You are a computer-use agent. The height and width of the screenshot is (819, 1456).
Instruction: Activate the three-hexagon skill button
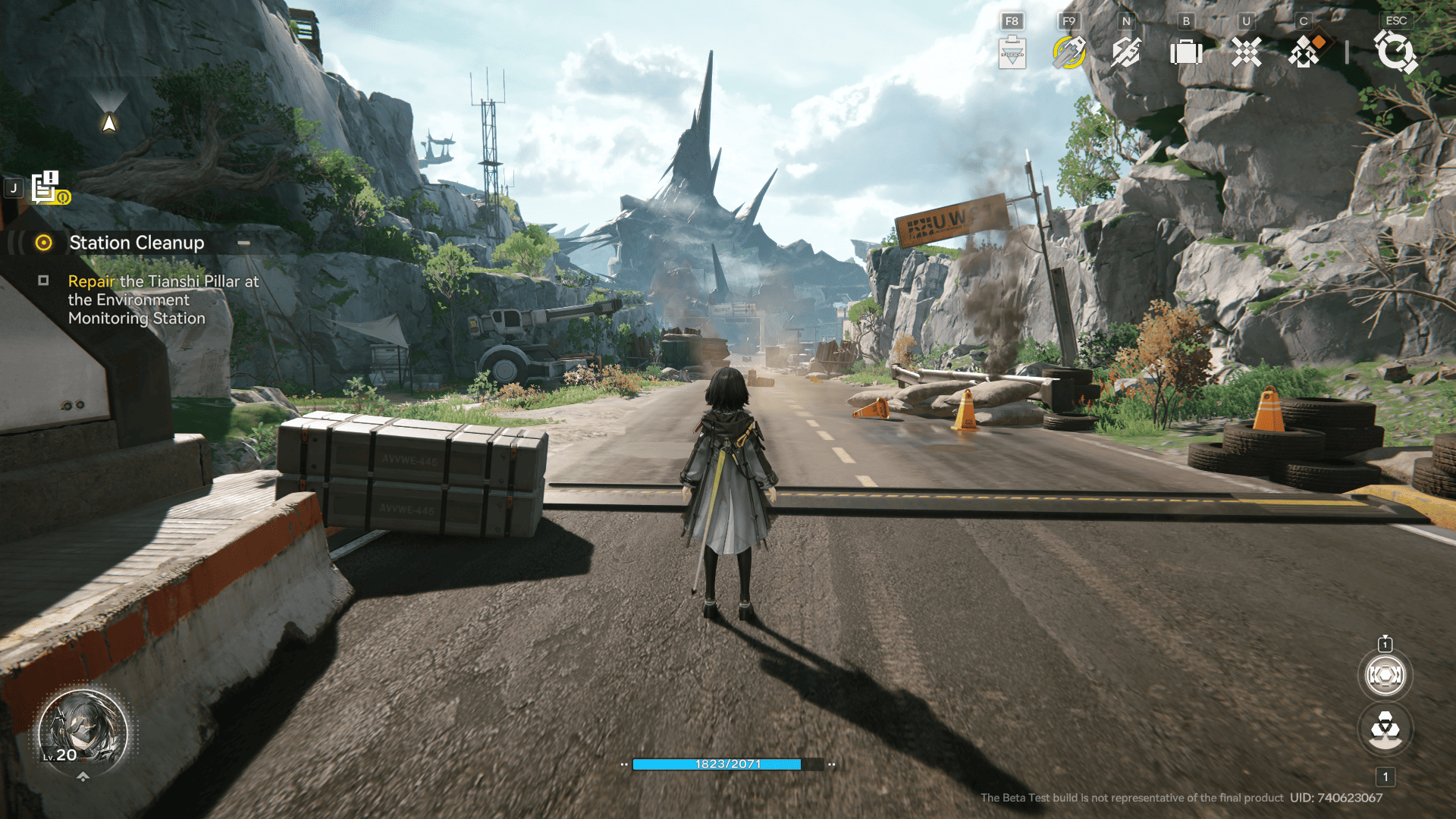(x=1385, y=730)
